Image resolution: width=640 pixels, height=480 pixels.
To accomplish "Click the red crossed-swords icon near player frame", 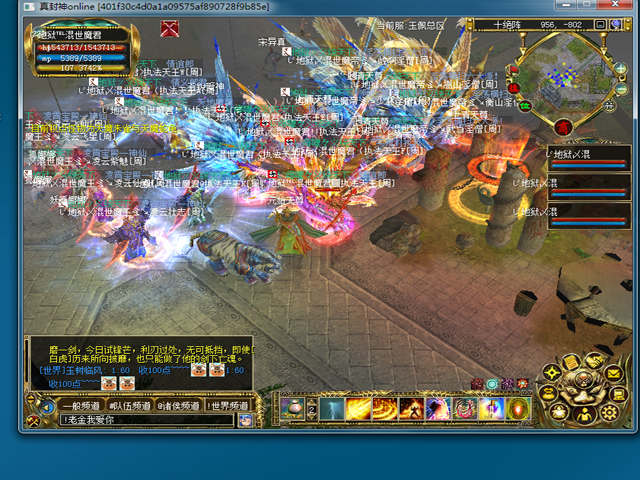I will [x=170, y=27].
